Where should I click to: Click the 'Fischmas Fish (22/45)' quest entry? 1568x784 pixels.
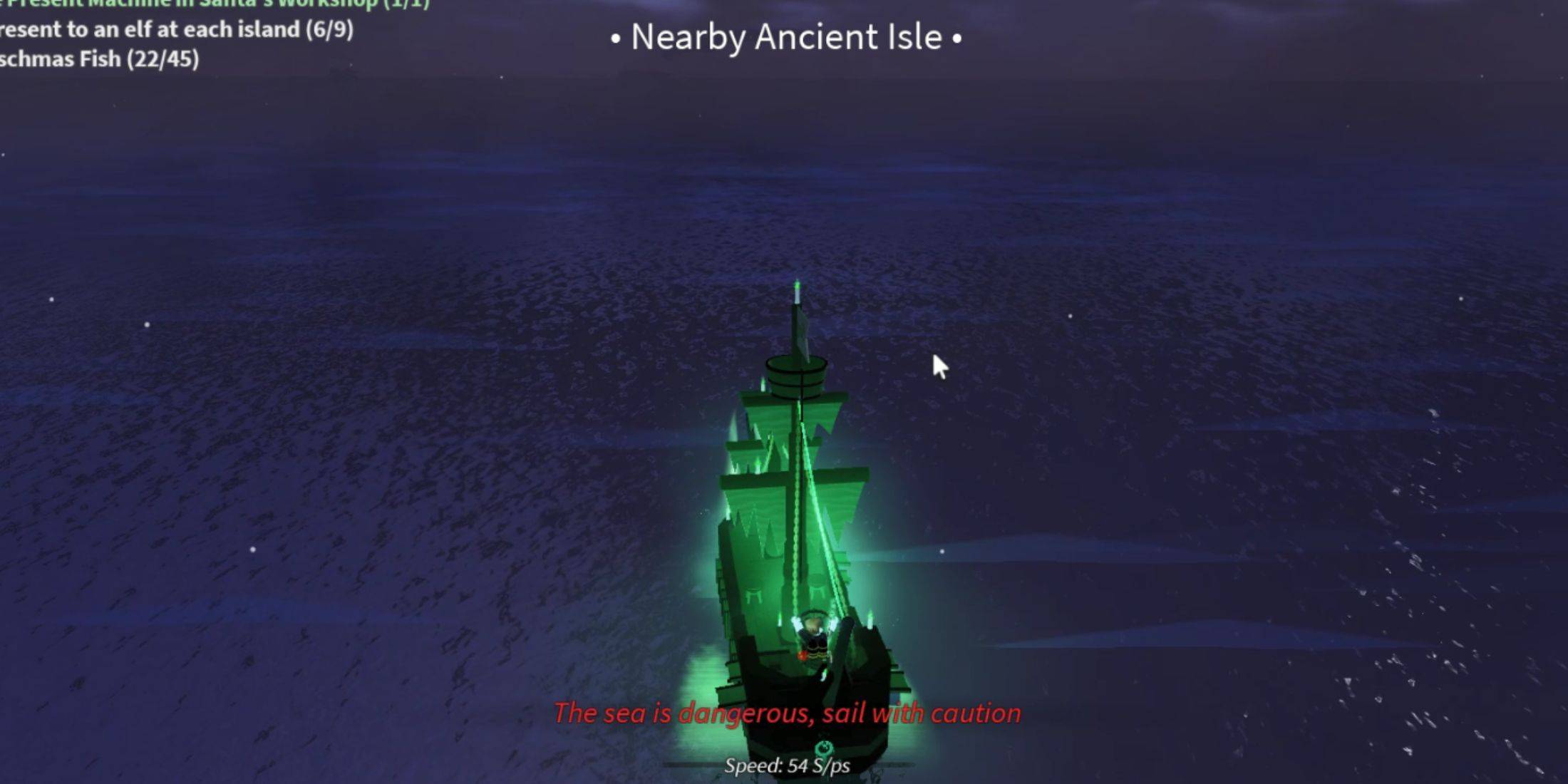point(100,60)
